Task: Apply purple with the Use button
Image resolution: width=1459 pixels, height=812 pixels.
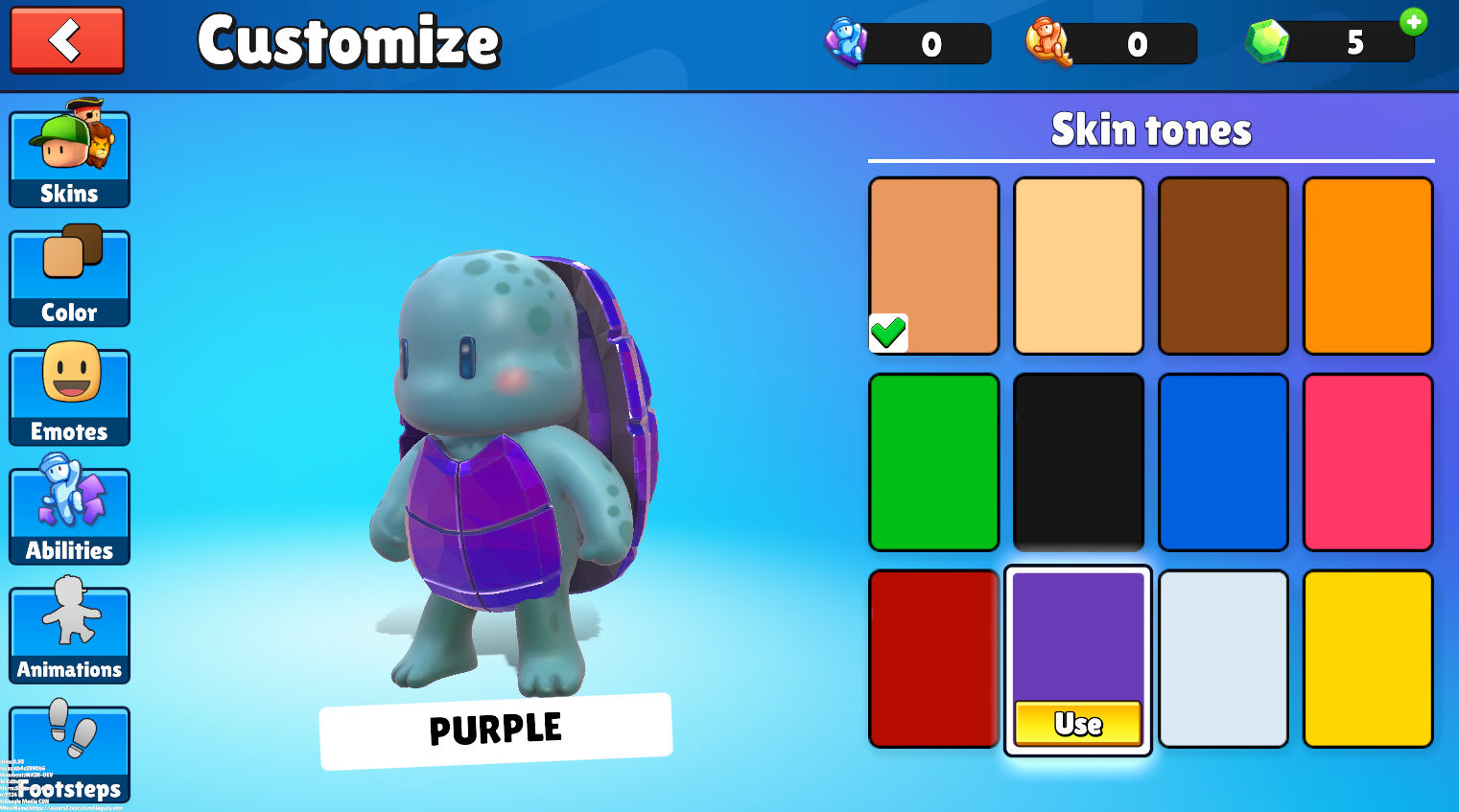Action: pos(1078,724)
